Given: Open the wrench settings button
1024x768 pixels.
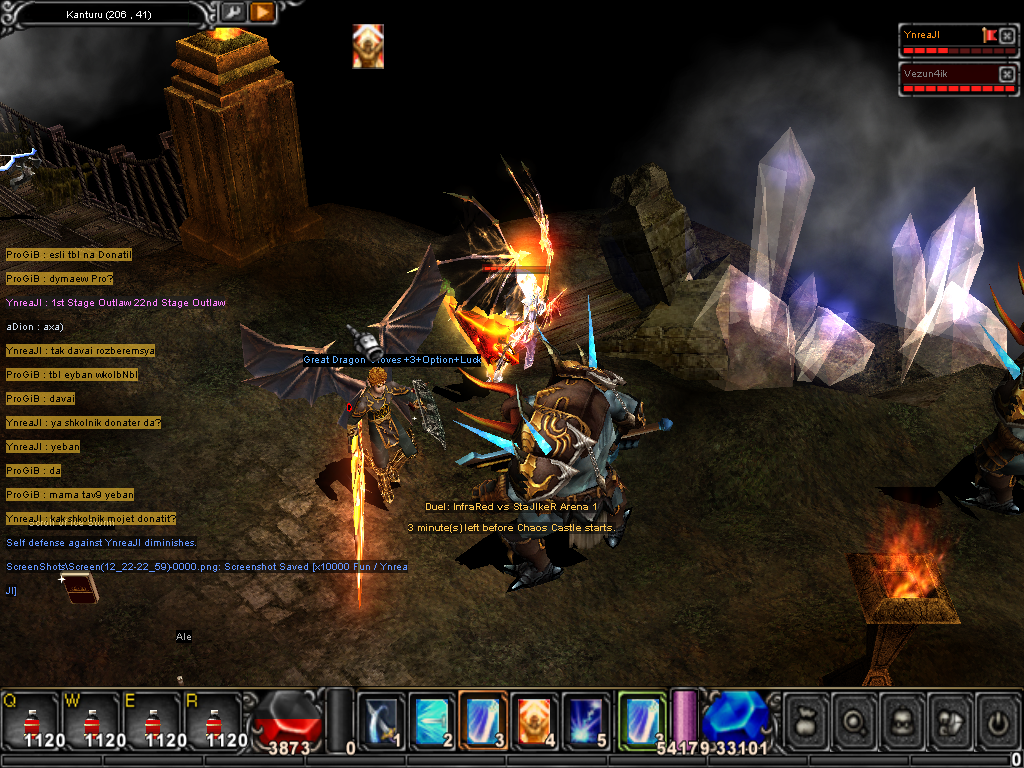Looking at the screenshot, I should (233, 12).
